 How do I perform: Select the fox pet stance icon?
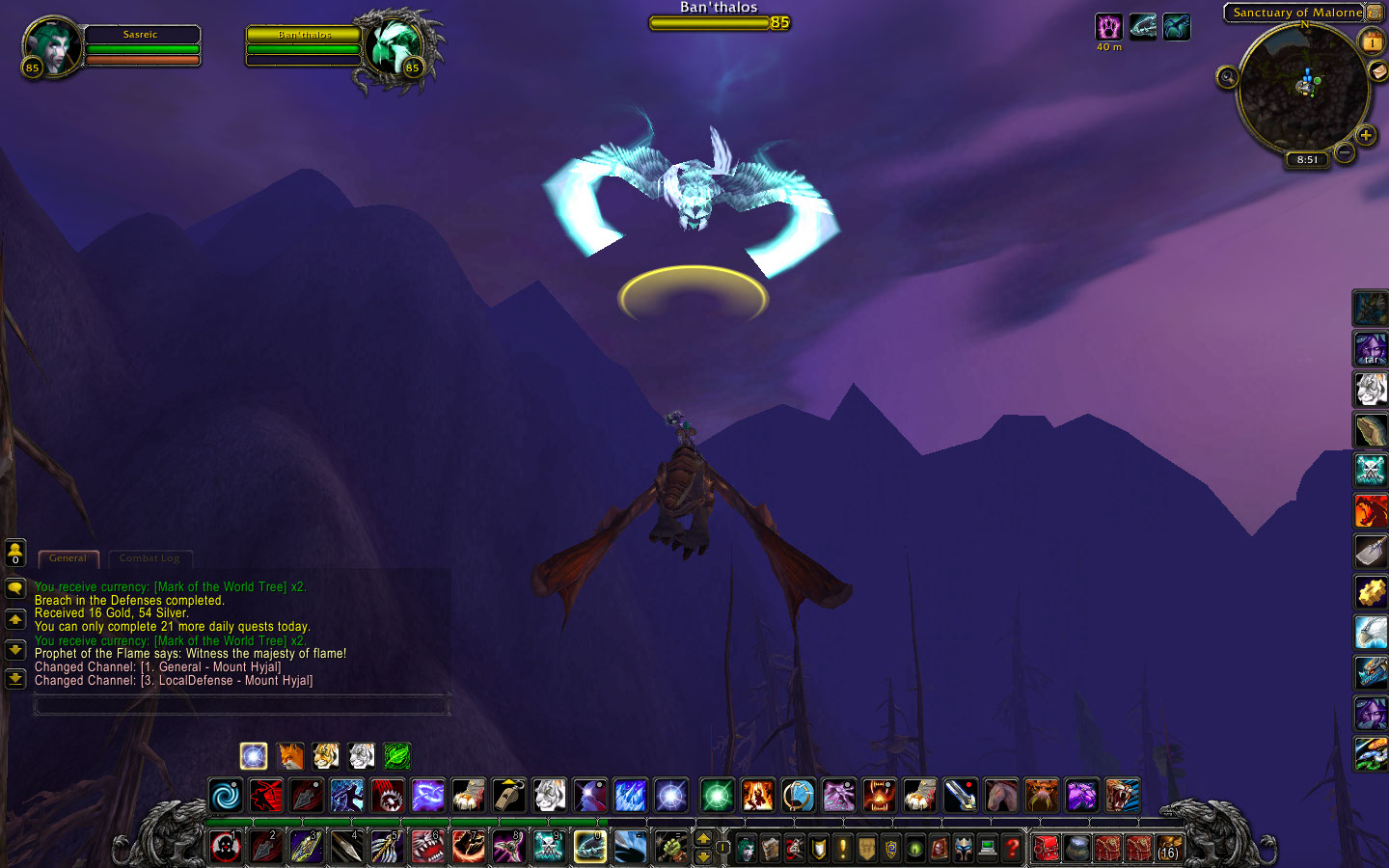290,755
